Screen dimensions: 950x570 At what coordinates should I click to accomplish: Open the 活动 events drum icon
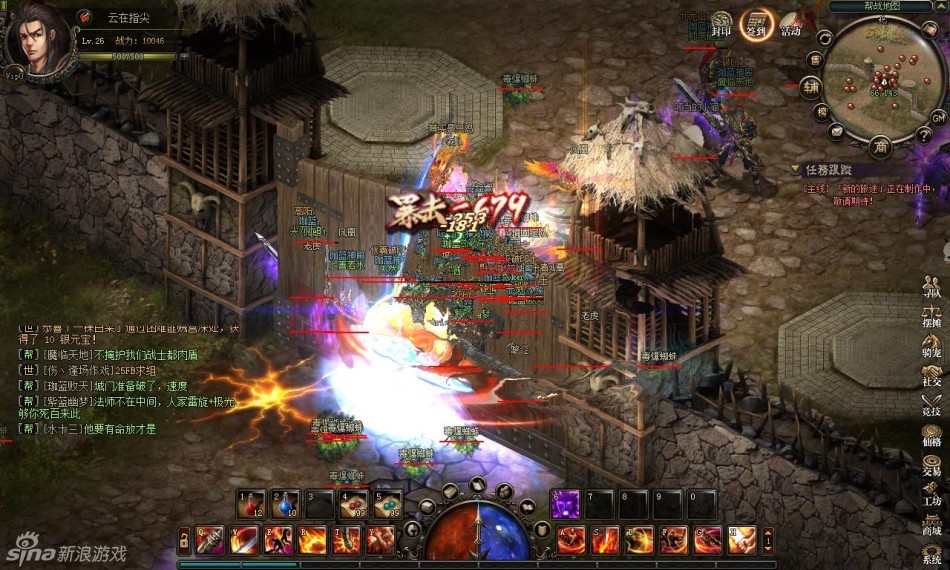pos(791,23)
